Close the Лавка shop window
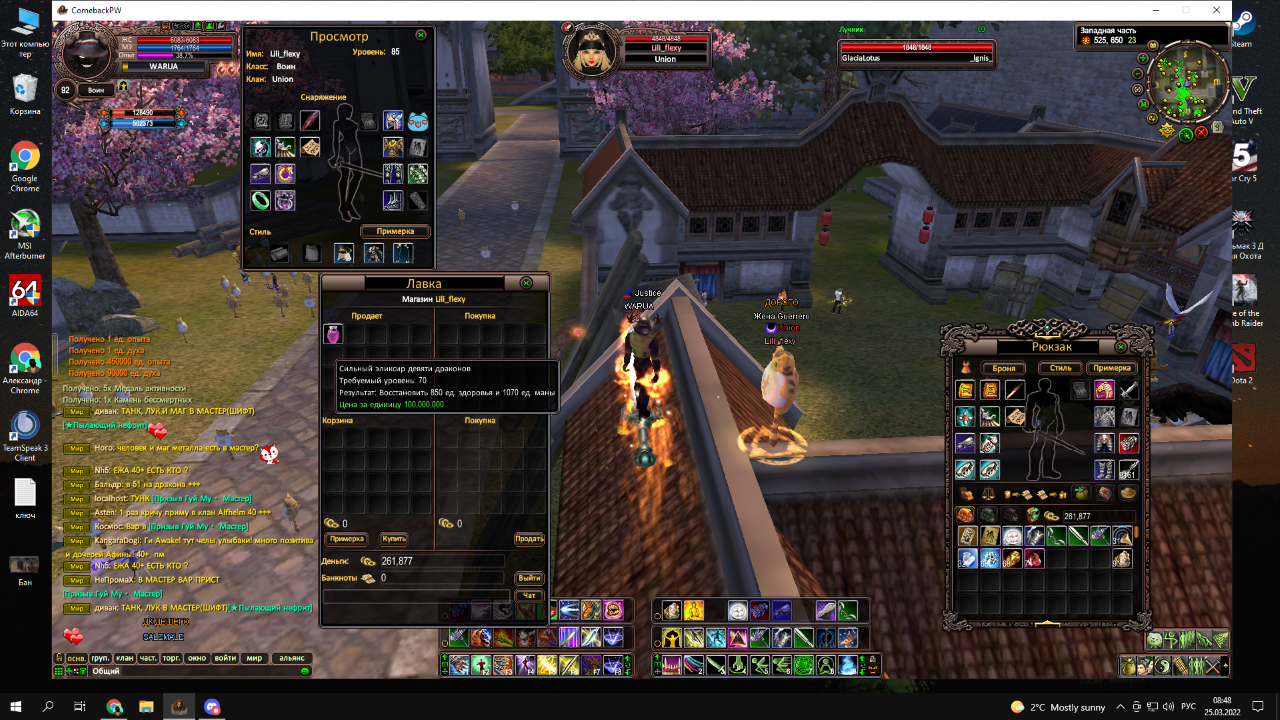This screenshot has width=1280, height=720. pyautogui.click(x=526, y=283)
